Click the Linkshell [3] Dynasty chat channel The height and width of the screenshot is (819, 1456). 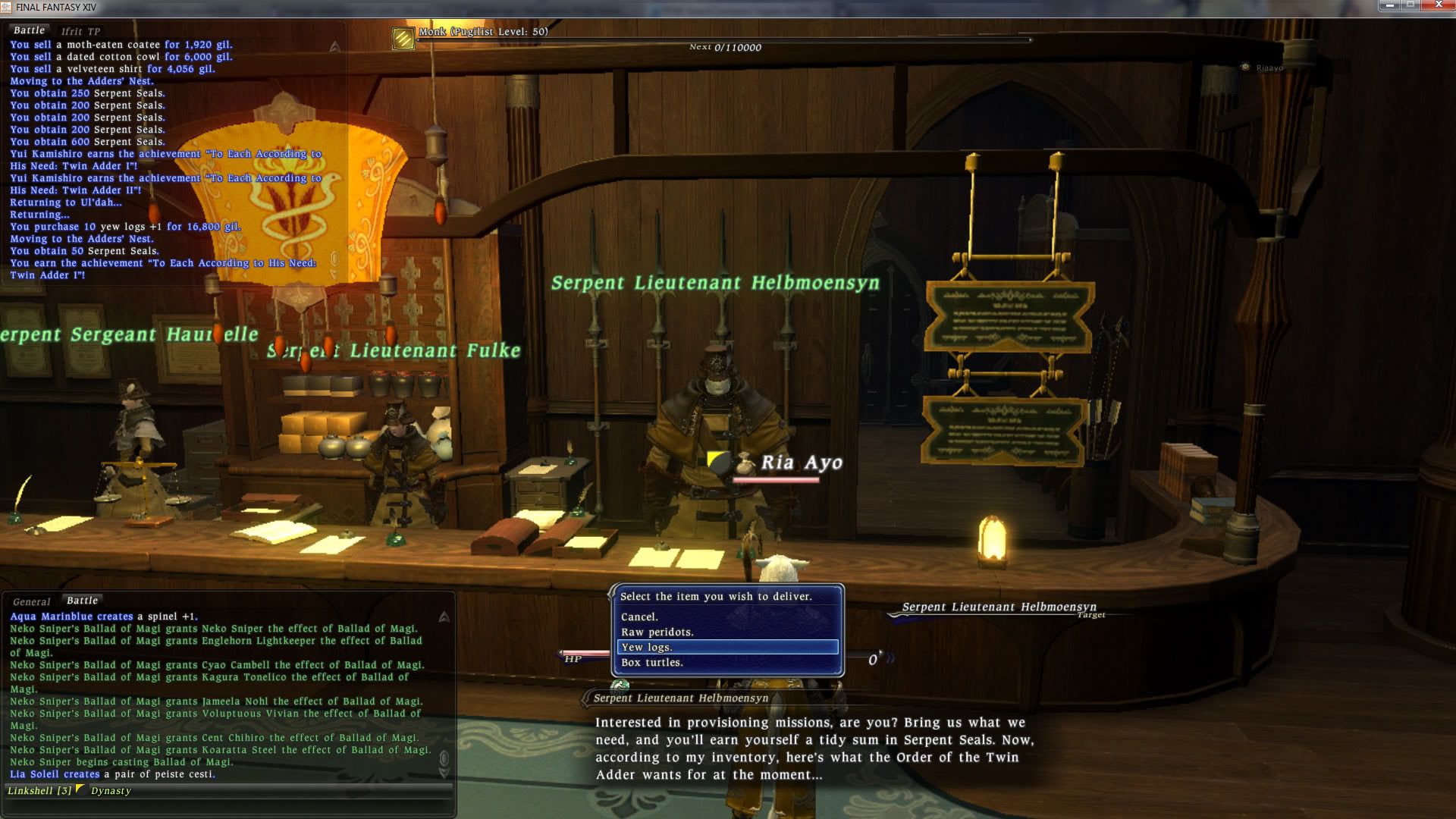pyautogui.click(x=70, y=791)
